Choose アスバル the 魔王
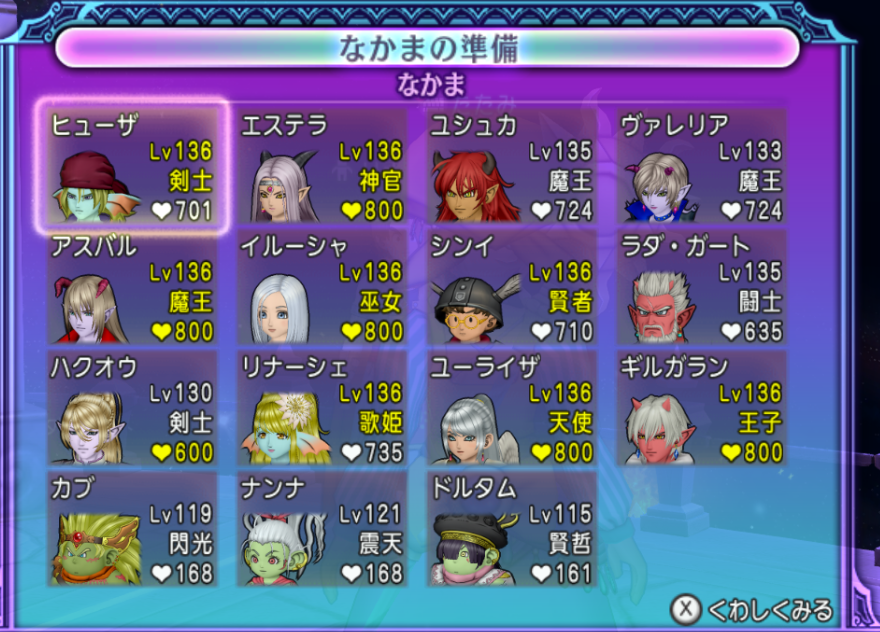 (132, 288)
